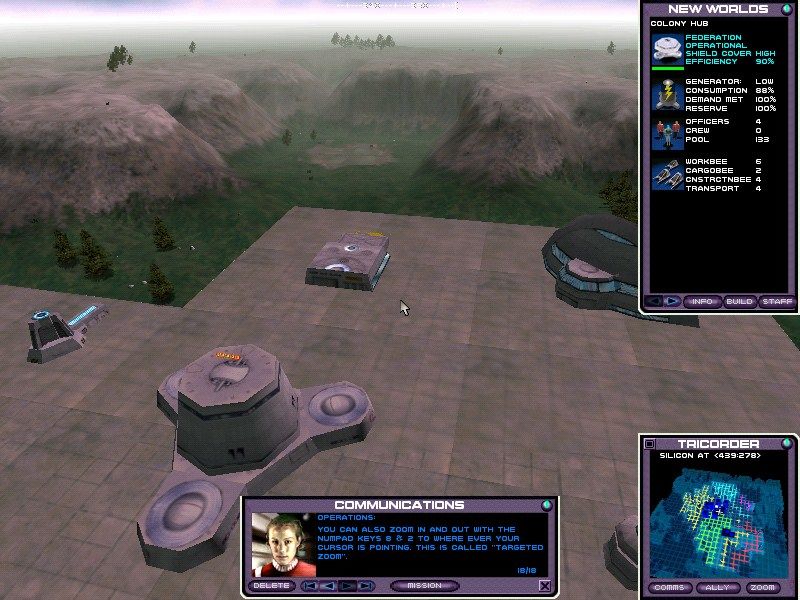Select the officers and crew icon
Image resolution: width=800 pixels, height=600 pixels.
[667, 131]
